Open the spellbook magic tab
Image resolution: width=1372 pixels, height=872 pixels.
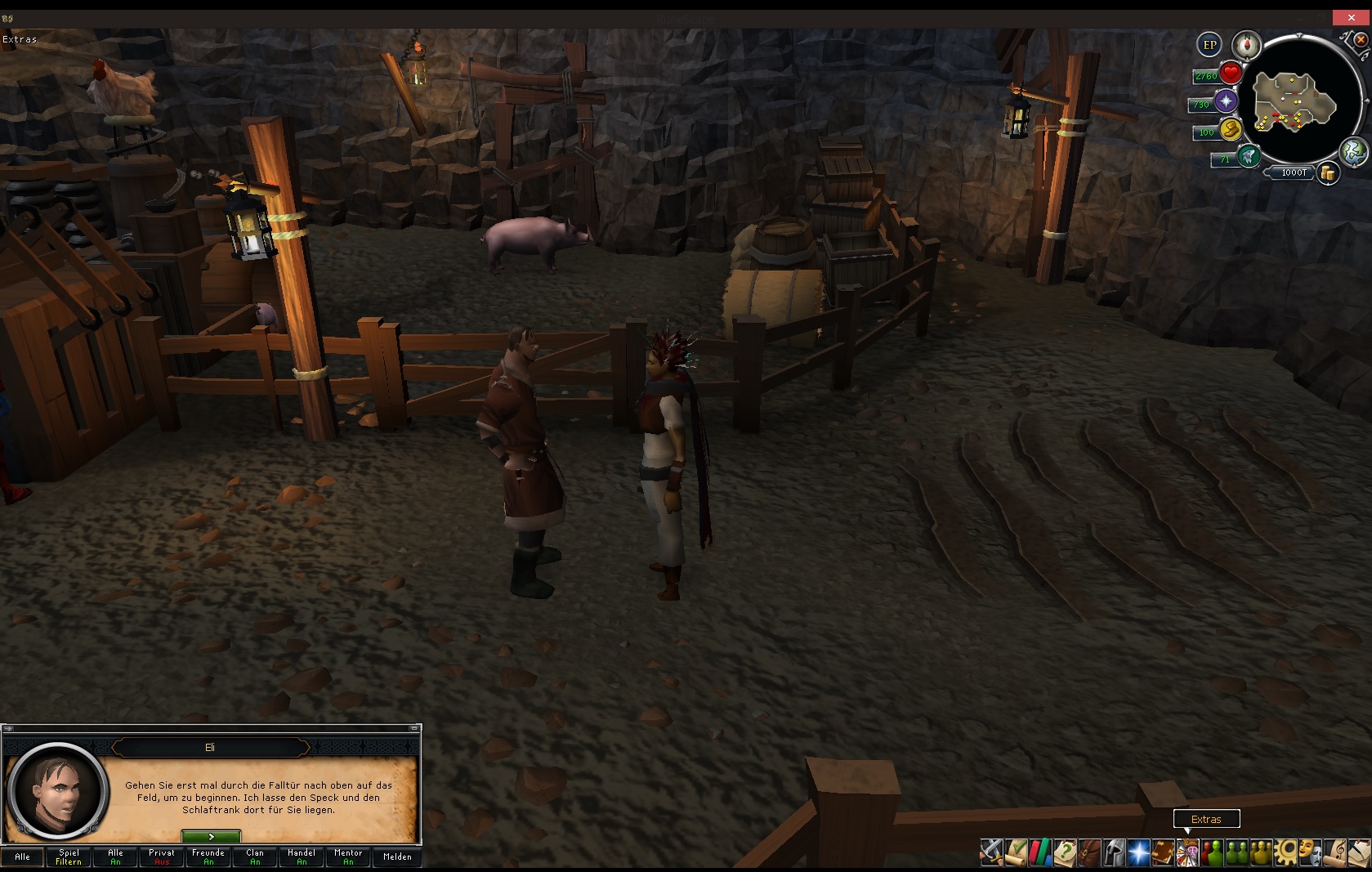pyautogui.click(x=1138, y=852)
